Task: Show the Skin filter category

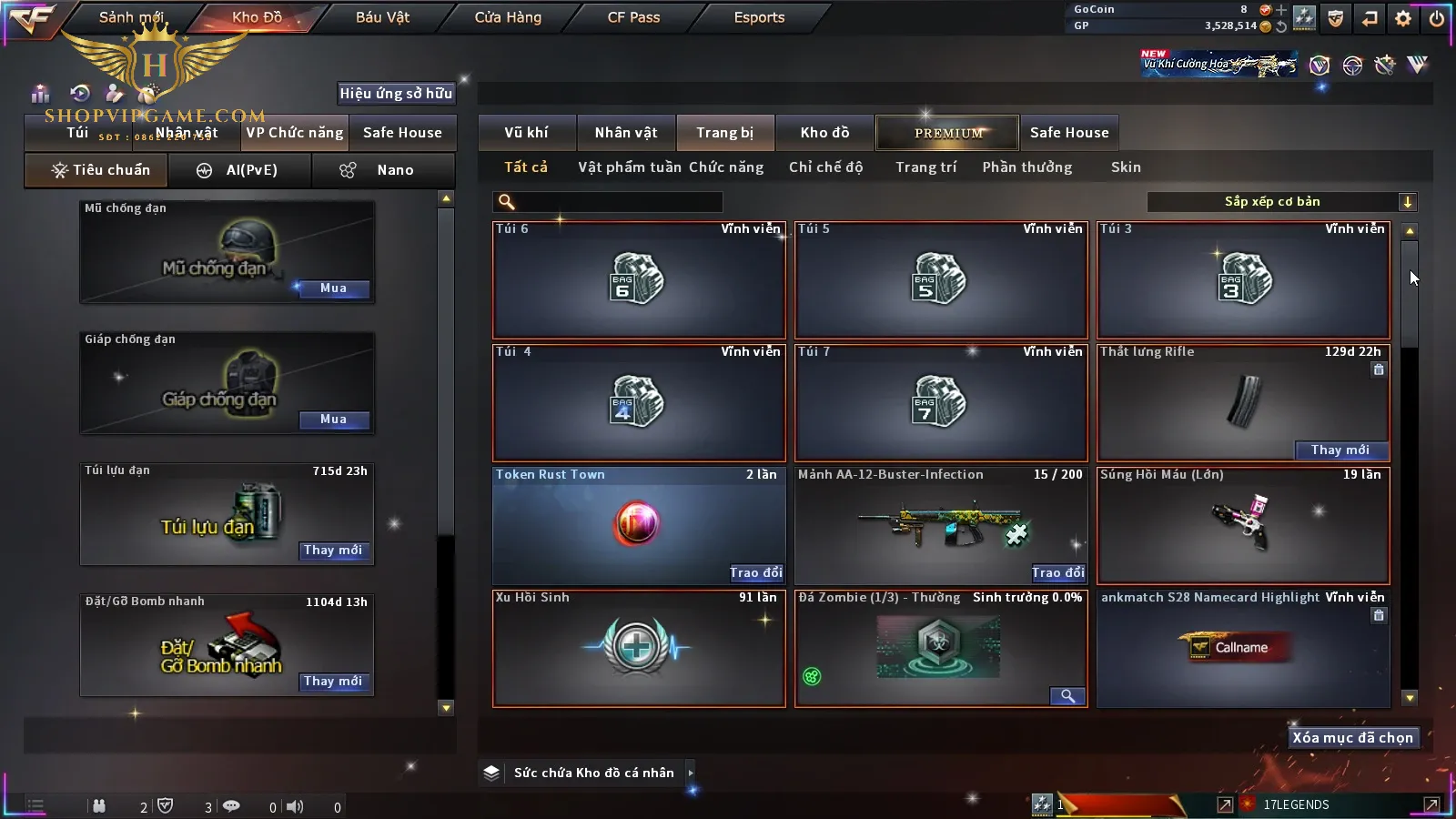Action: pyautogui.click(x=1126, y=167)
